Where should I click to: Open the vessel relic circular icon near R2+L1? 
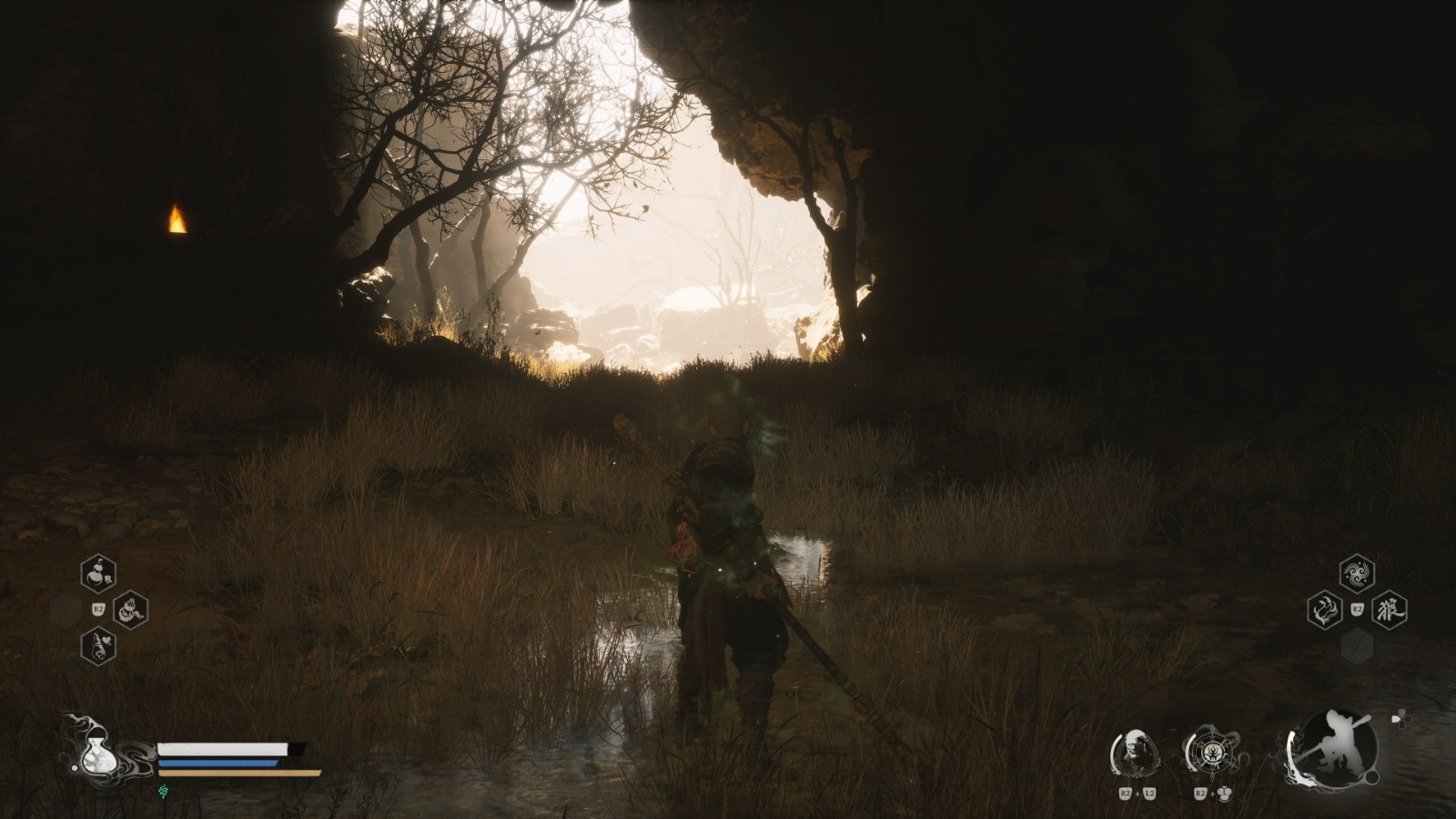tap(1212, 752)
